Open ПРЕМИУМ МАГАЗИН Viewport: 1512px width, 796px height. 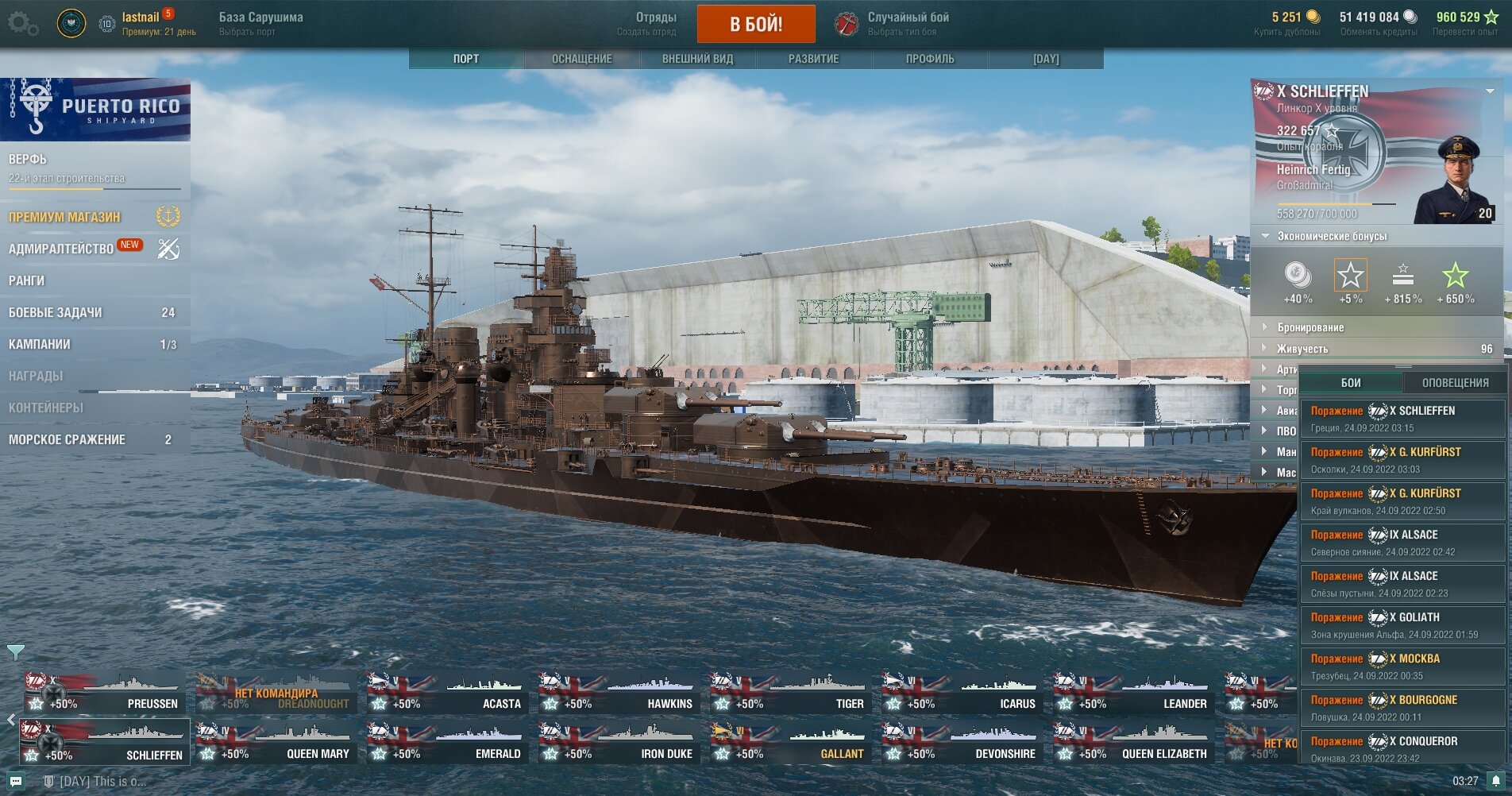click(x=65, y=217)
